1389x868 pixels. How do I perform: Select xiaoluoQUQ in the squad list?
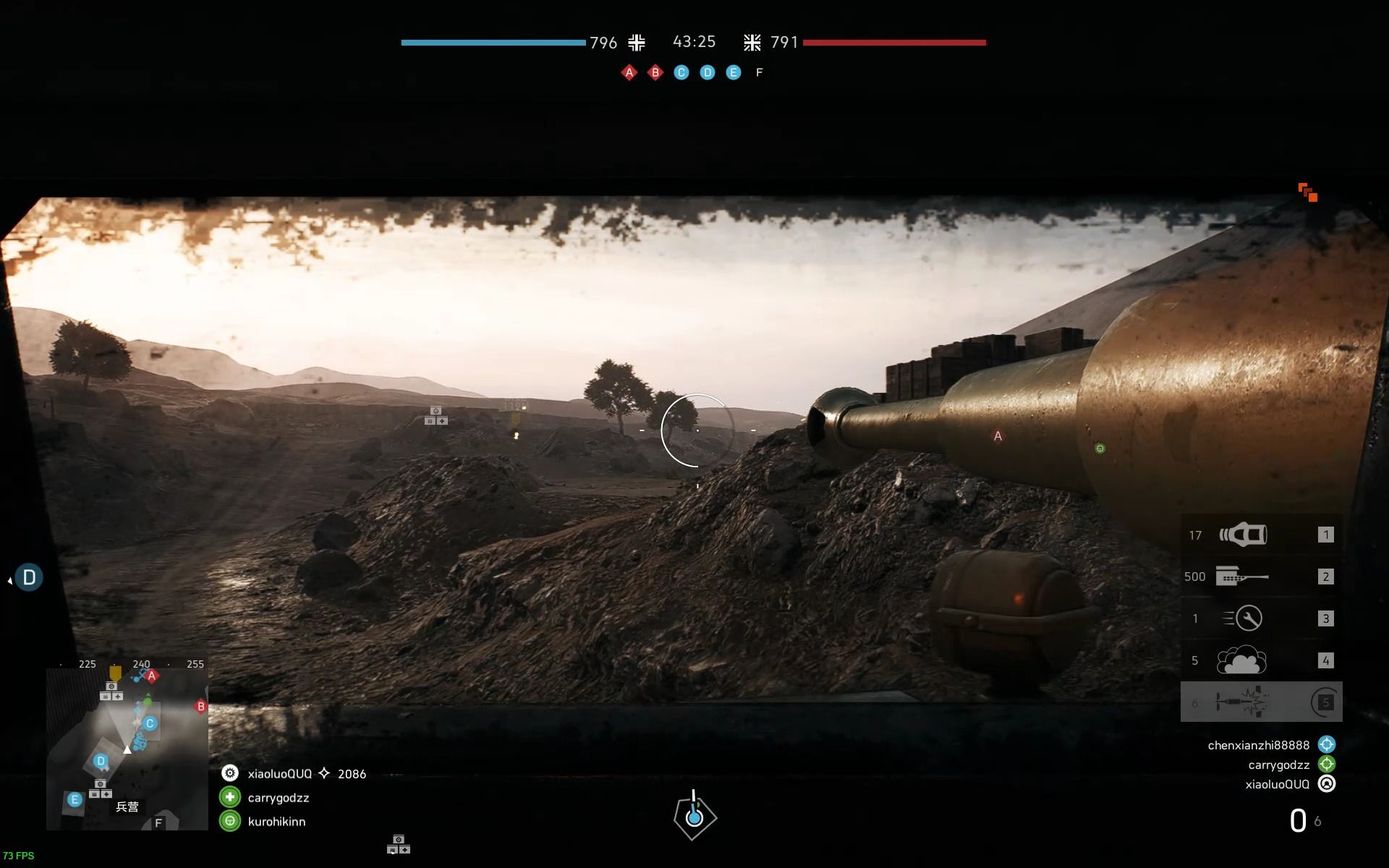(x=279, y=774)
